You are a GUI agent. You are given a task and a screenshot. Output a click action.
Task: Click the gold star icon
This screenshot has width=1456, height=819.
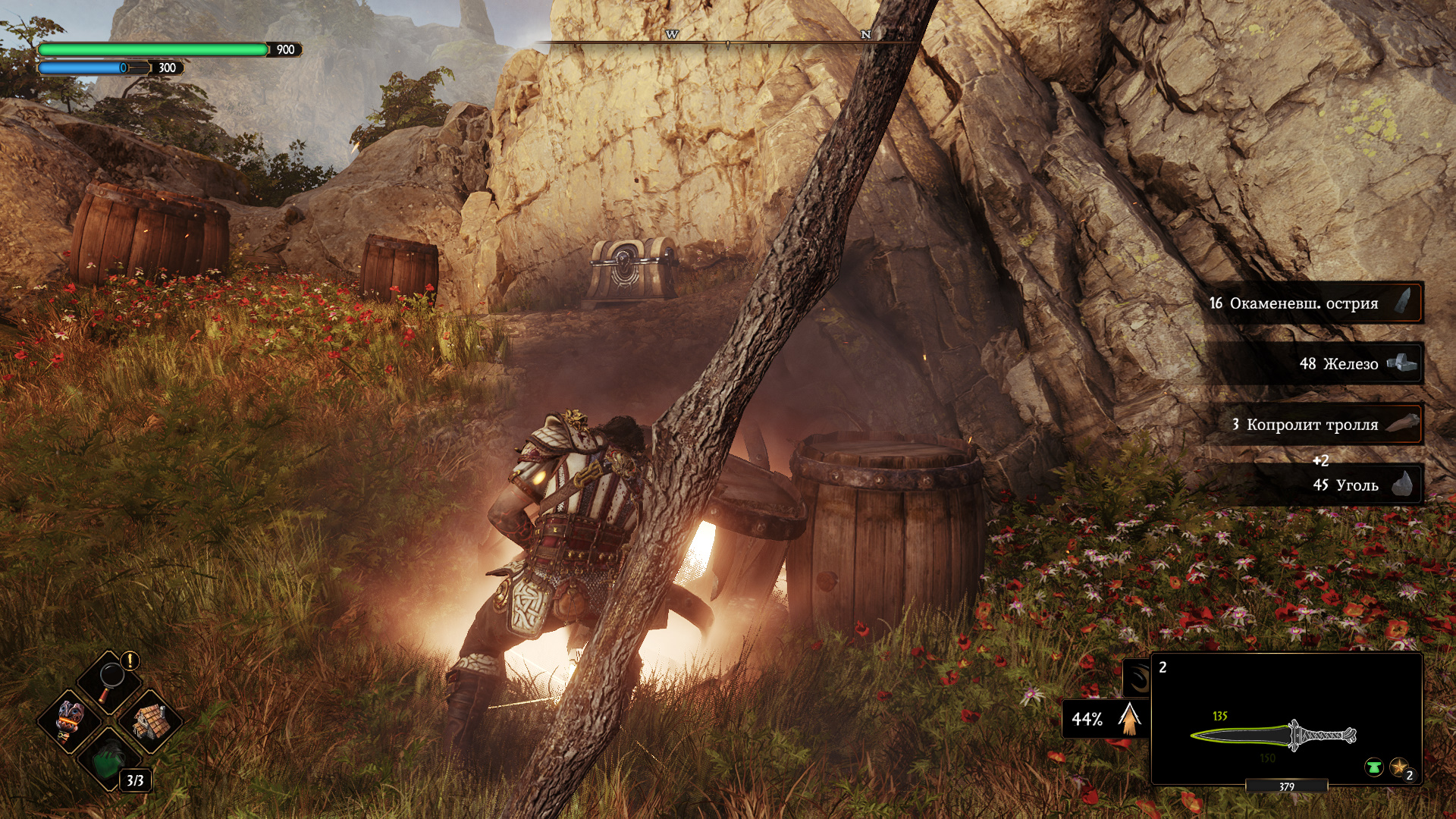pos(1399,767)
